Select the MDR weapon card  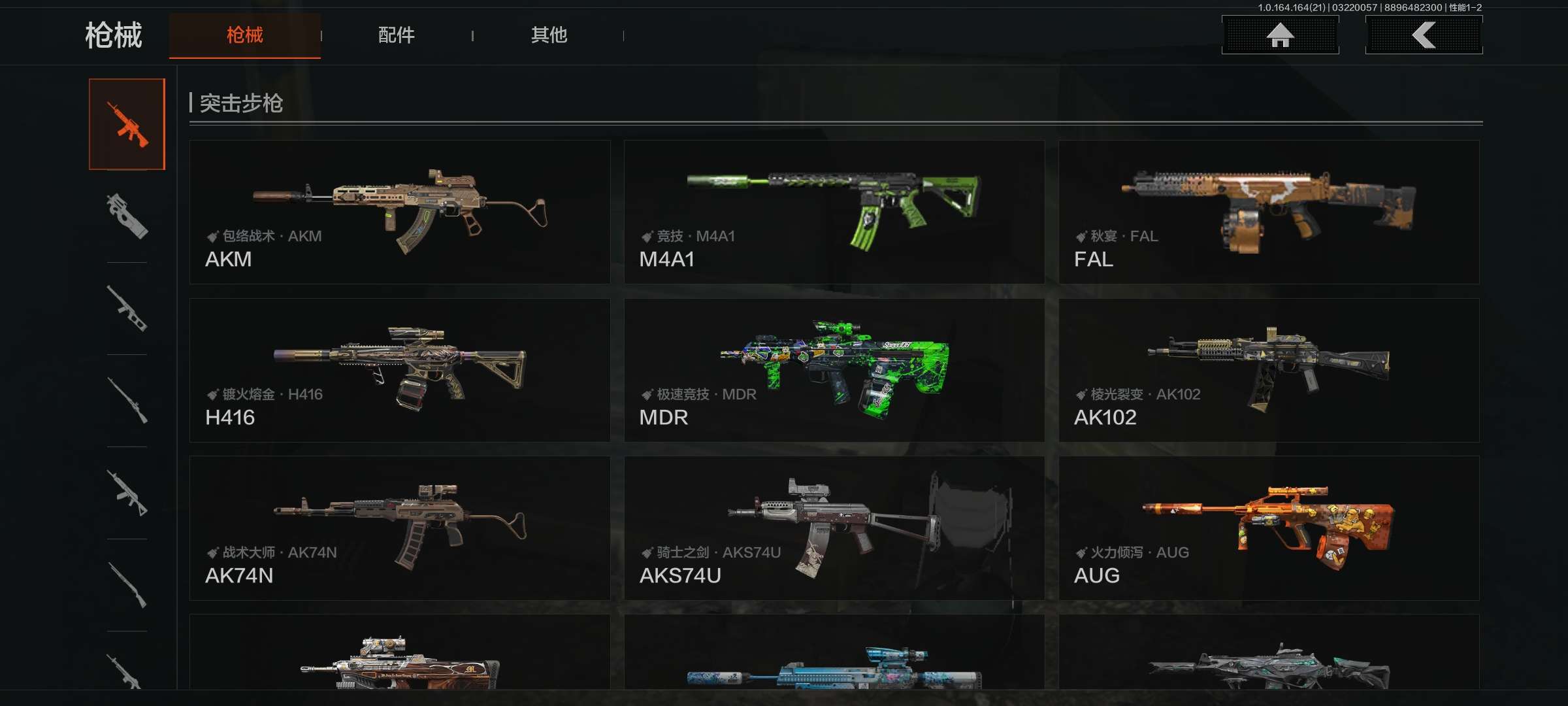pyautogui.click(x=834, y=370)
